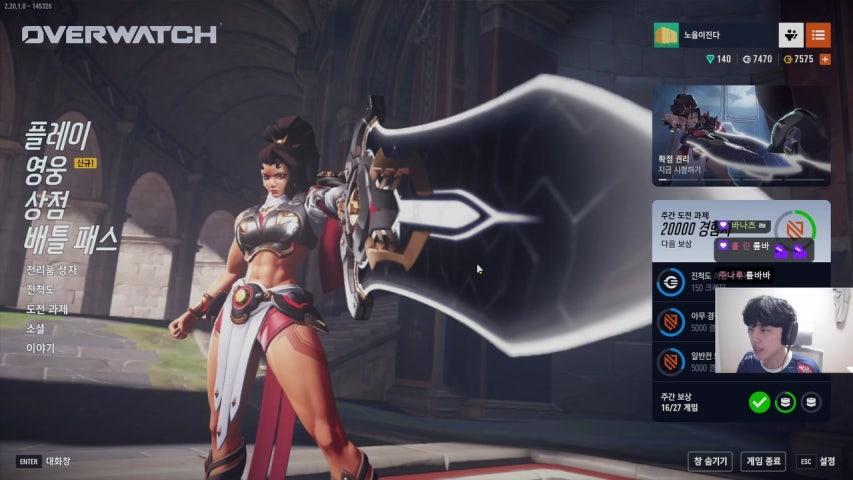Screen dimensions: 853x480
Task: Open 전리품 상자 (Loot Boxes)
Action: [51, 270]
